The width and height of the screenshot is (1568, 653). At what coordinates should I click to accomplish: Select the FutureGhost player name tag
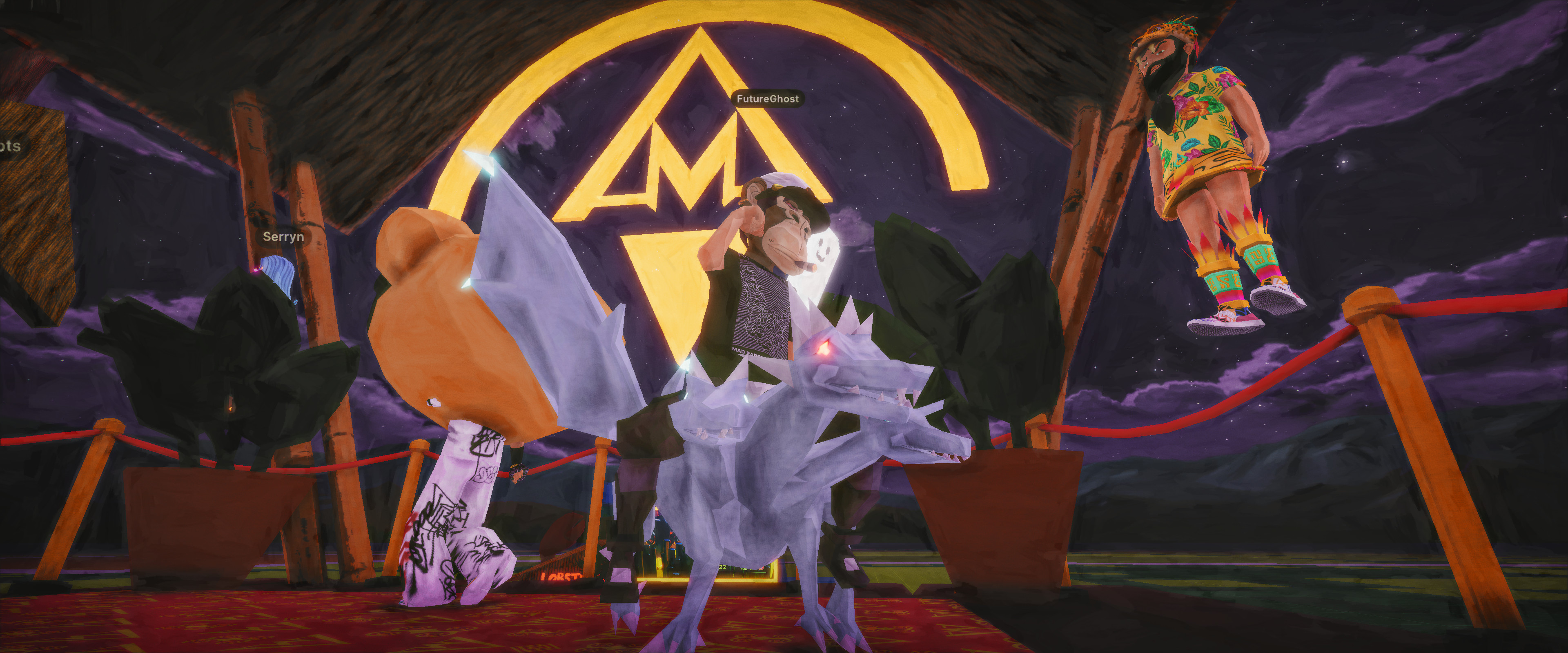click(x=767, y=99)
